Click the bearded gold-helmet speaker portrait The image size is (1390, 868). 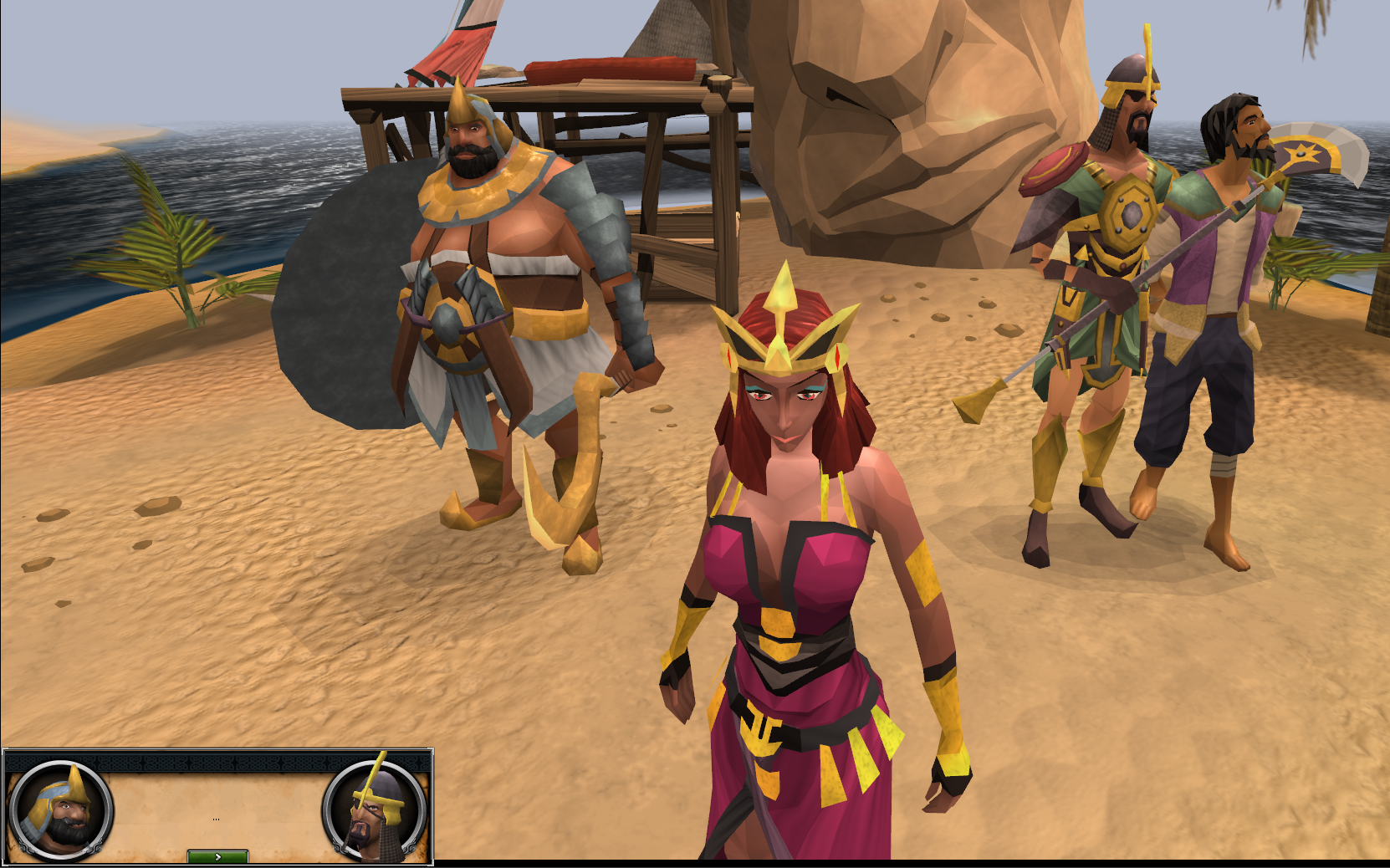tap(60, 809)
